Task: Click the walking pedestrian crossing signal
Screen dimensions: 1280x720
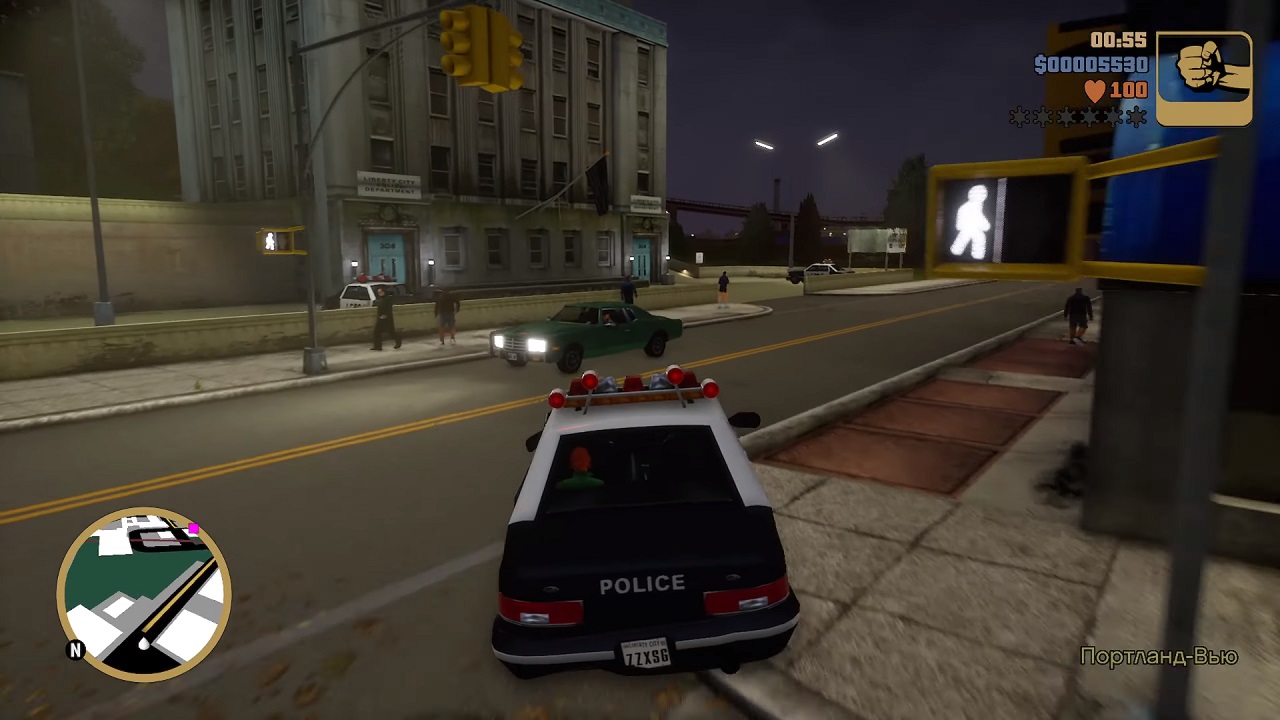Action: click(971, 218)
